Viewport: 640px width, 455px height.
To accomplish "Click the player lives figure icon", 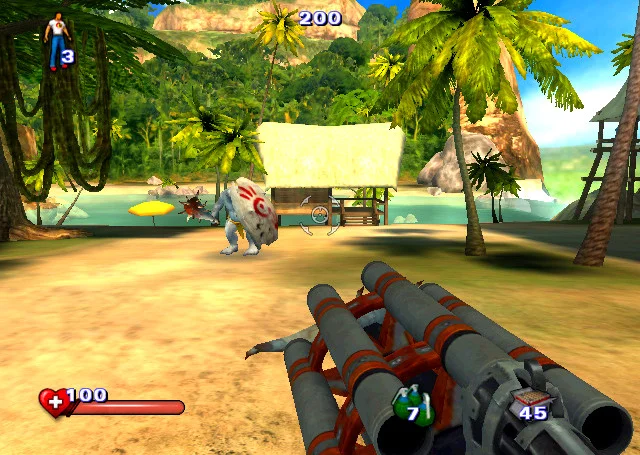I will tap(56, 34).
